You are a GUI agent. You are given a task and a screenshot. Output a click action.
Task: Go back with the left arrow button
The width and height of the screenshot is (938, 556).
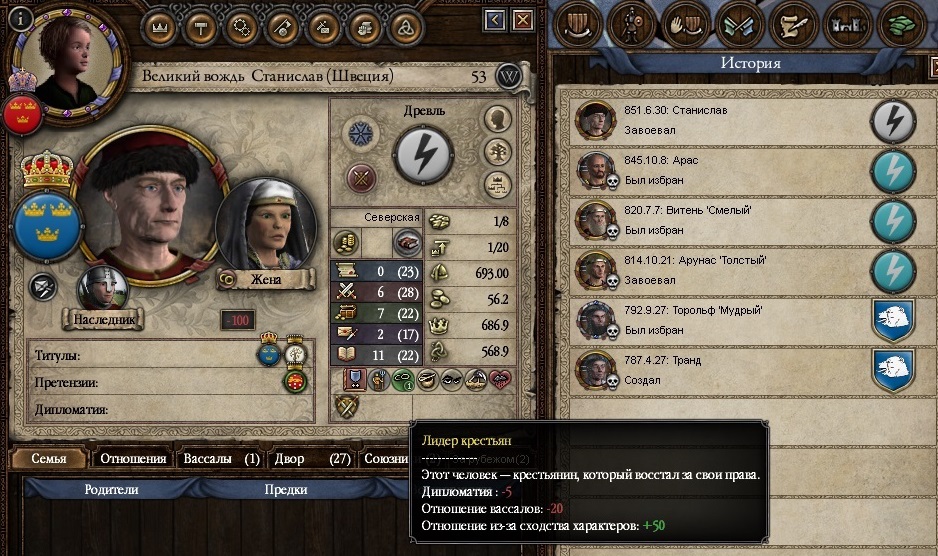495,20
